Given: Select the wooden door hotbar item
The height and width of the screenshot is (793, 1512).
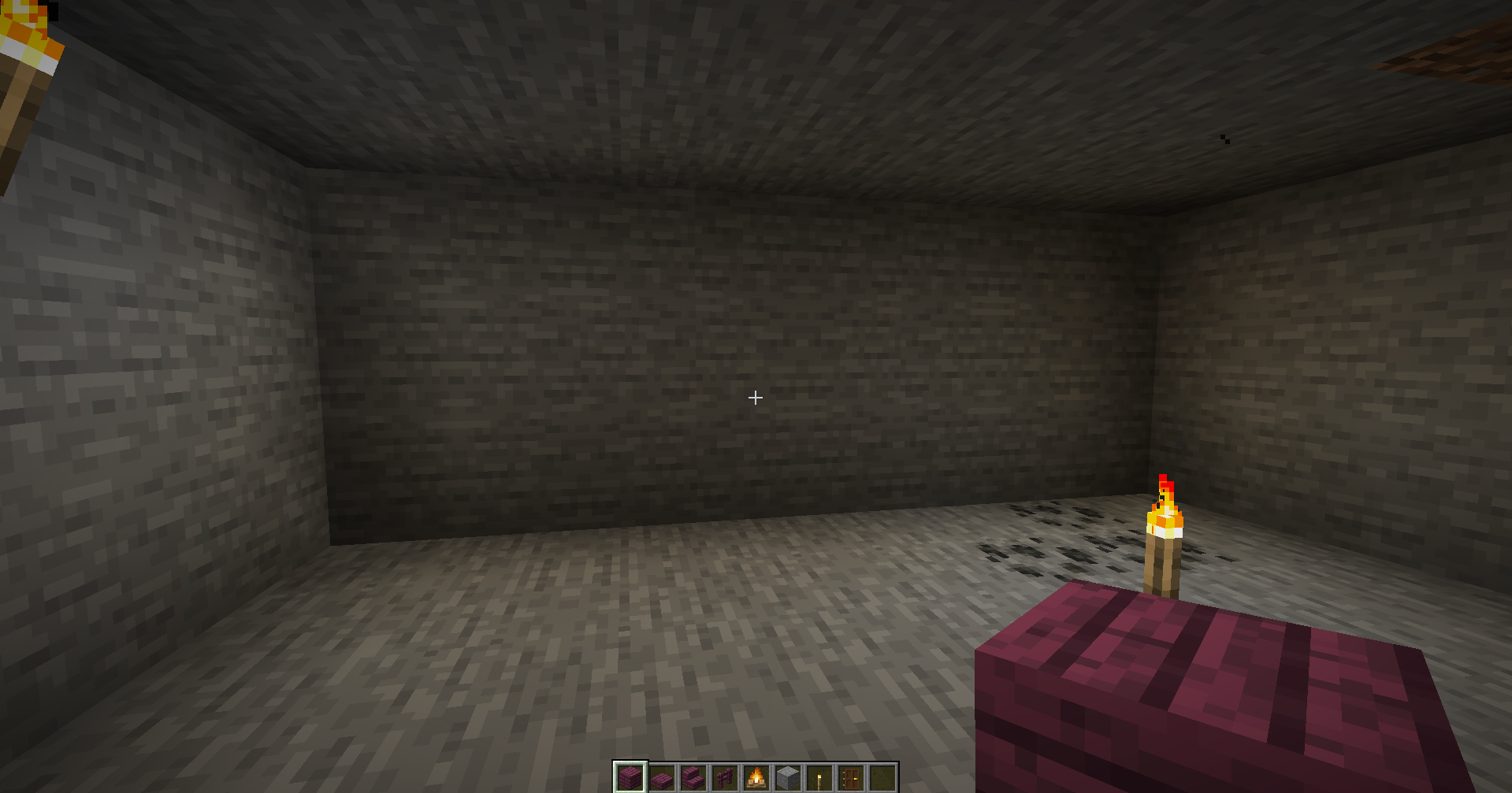Looking at the screenshot, I should pyautogui.click(x=852, y=776).
